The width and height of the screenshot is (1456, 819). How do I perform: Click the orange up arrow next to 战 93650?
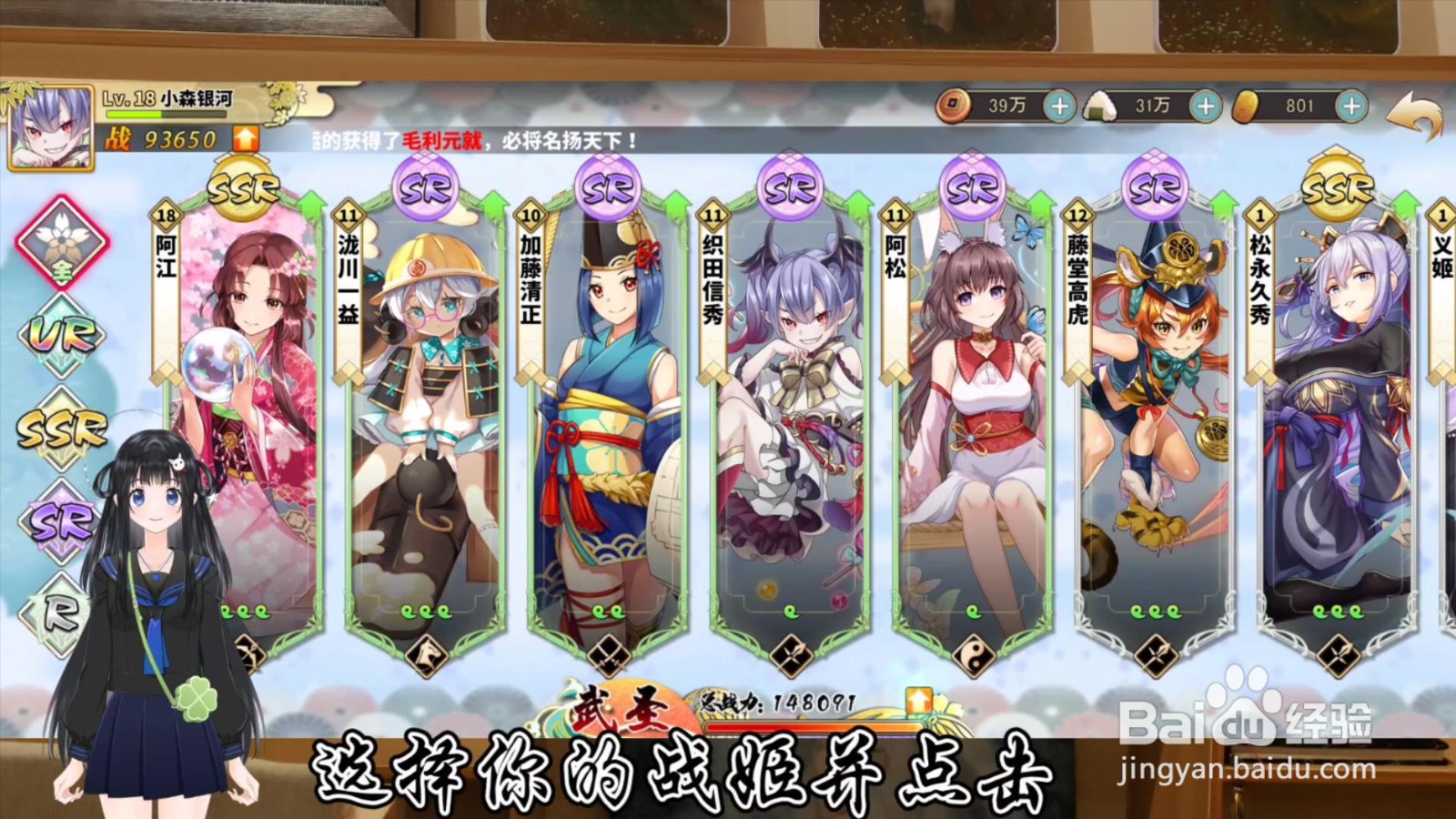coord(244,141)
